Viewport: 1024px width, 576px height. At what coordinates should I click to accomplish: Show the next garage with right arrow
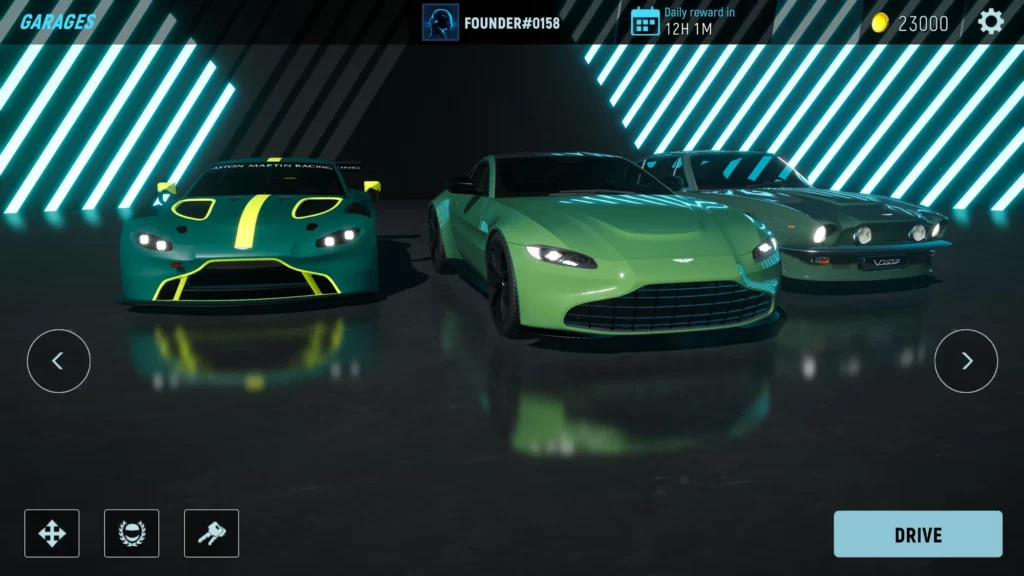coord(966,361)
